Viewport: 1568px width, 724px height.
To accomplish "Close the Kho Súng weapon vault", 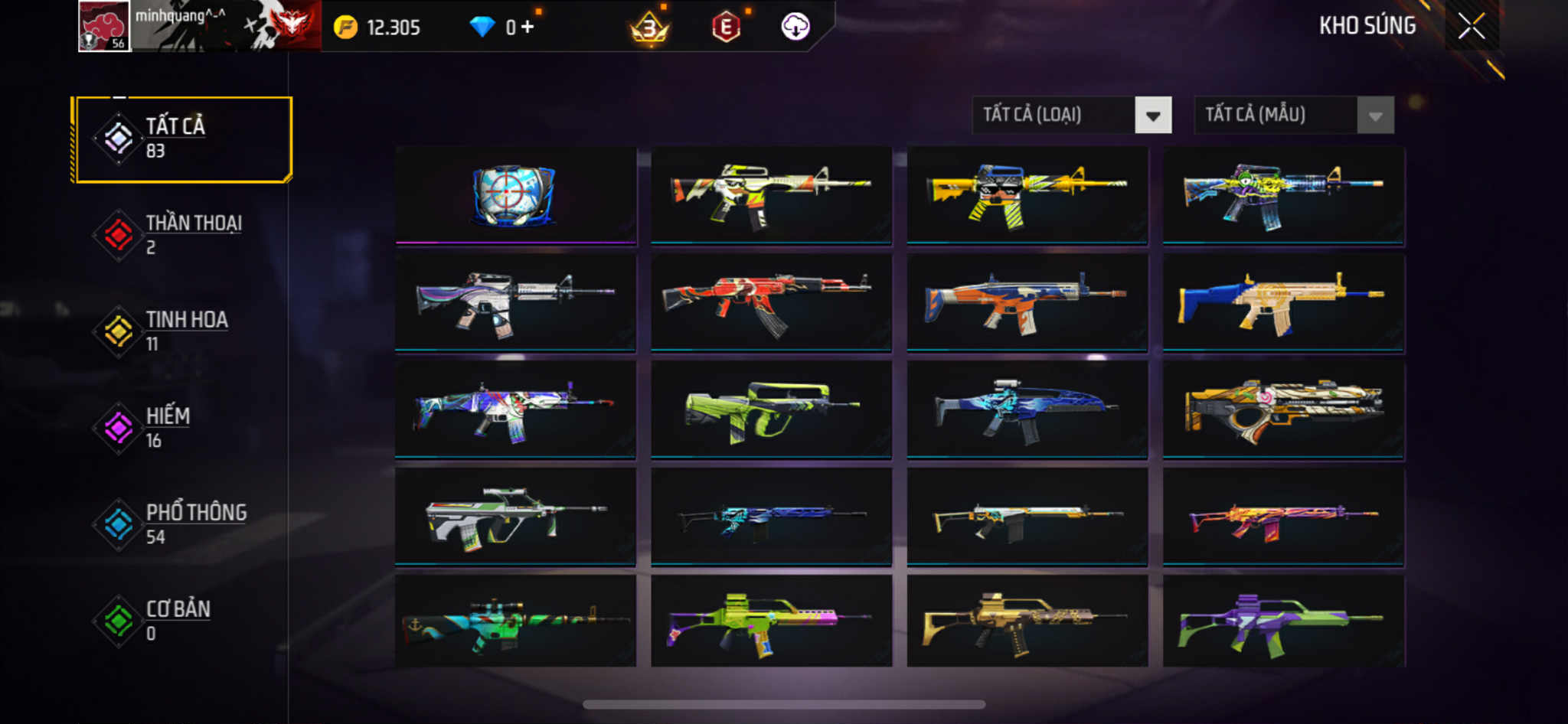I will coord(1471,27).
